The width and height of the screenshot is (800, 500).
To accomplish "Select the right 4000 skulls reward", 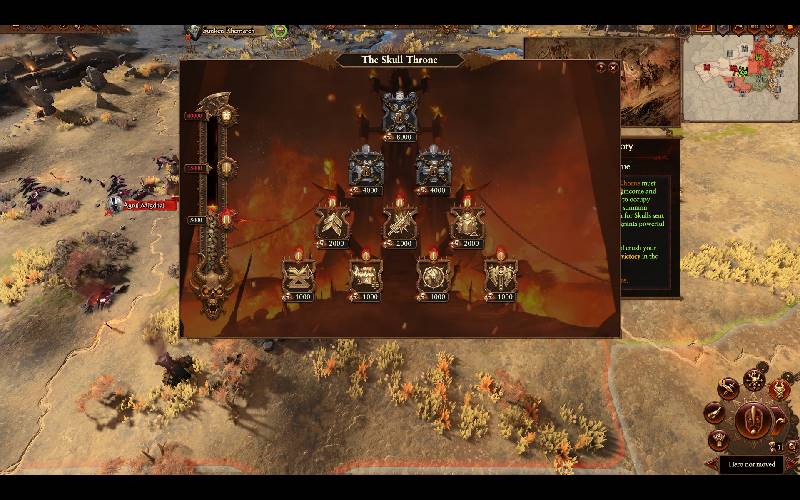I will click(x=433, y=168).
